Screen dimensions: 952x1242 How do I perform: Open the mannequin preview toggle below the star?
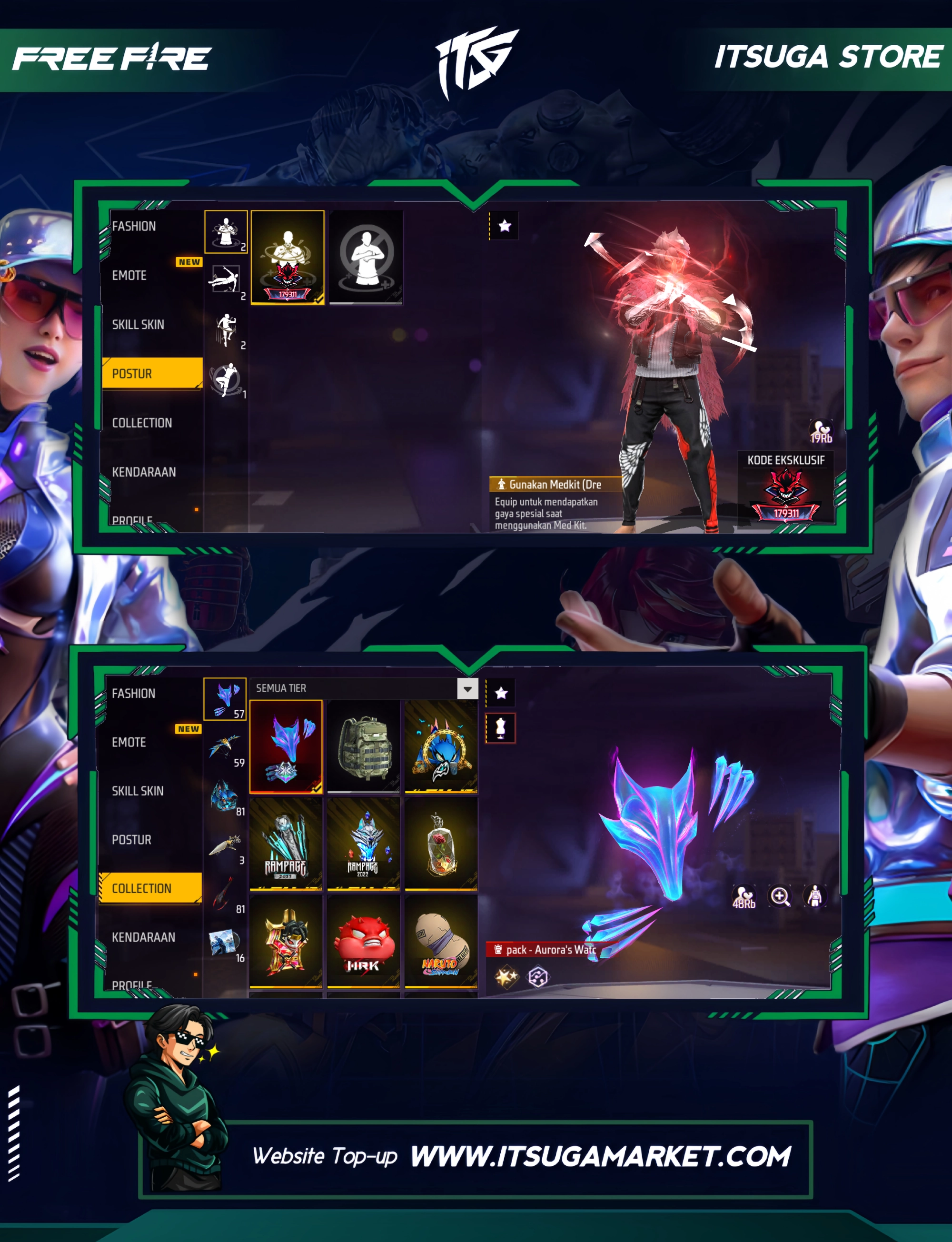coord(500,728)
